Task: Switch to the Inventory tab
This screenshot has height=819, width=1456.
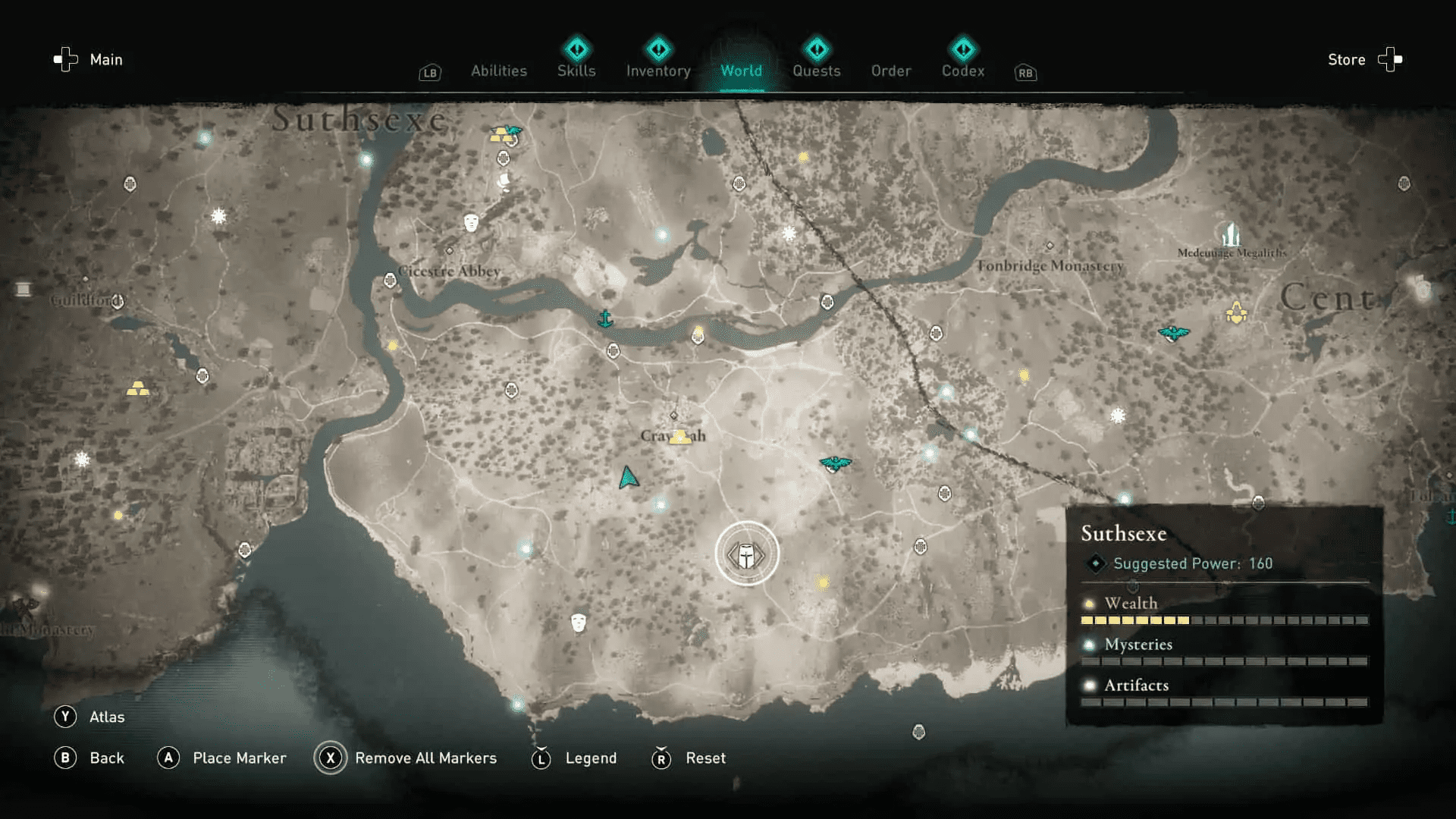Action: tap(658, 71)
